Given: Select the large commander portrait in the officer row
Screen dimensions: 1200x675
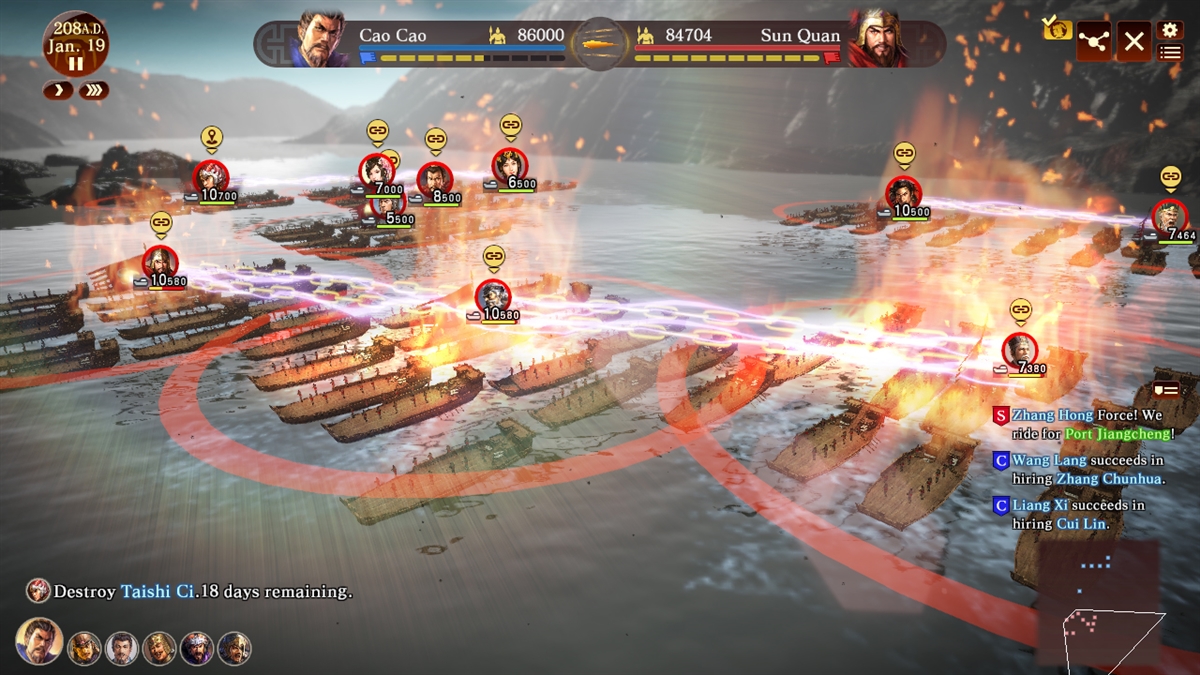Looking at the screenshot, I should click(x=39, y=642).
